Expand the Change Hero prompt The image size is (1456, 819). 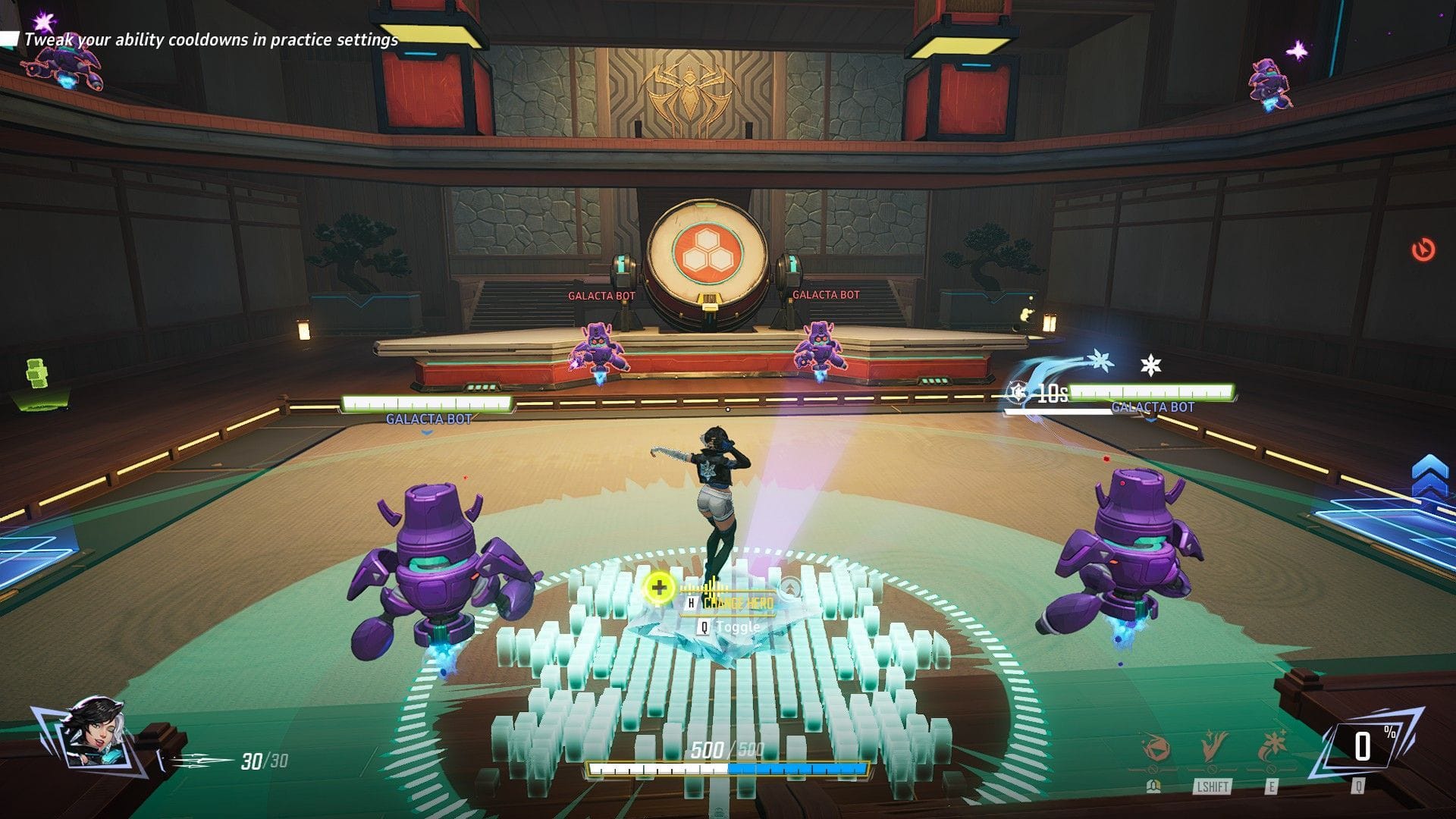pyautogui.click(x=739, y=603)
